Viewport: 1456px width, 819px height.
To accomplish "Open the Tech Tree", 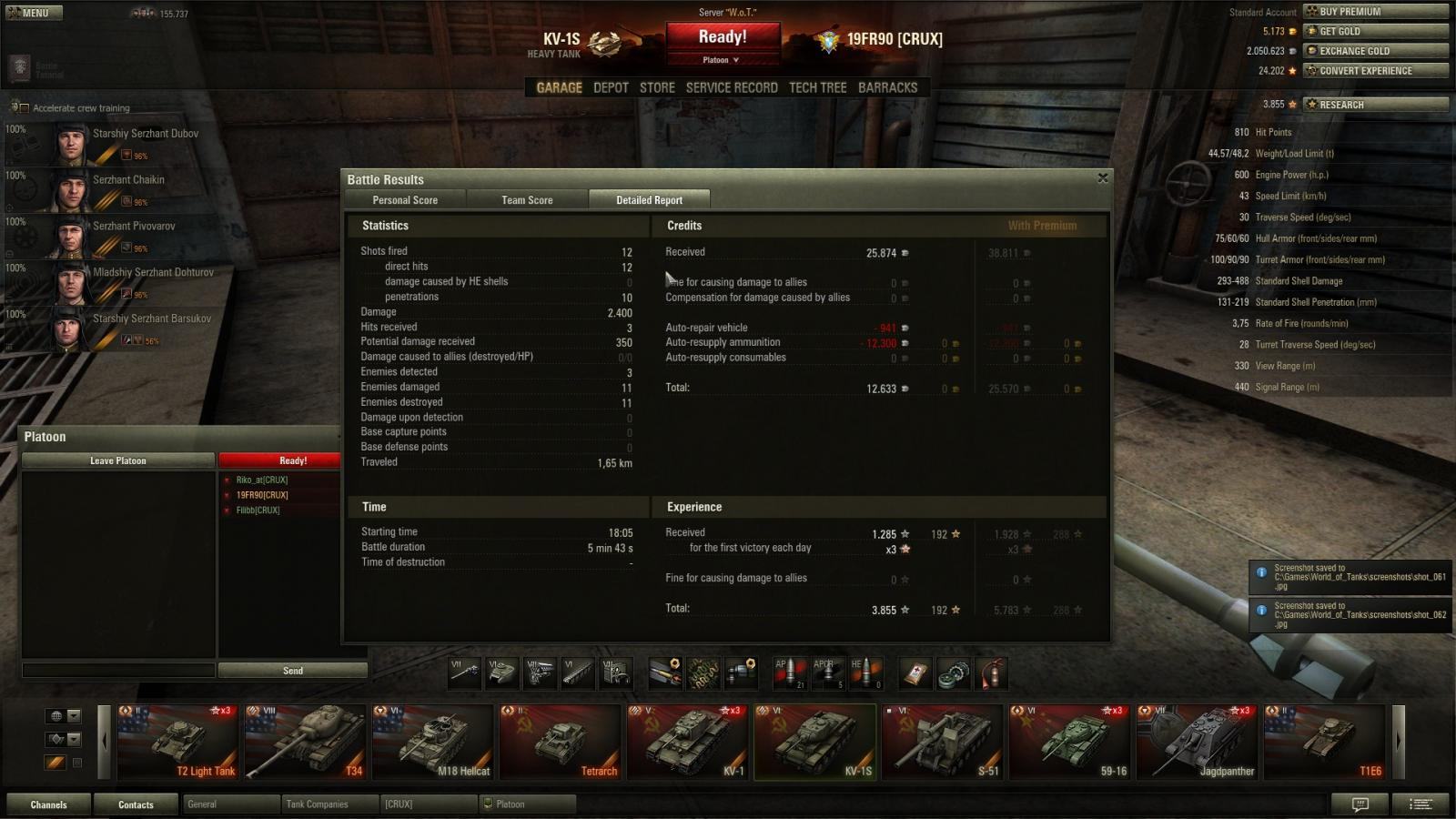I will (817, 87).
